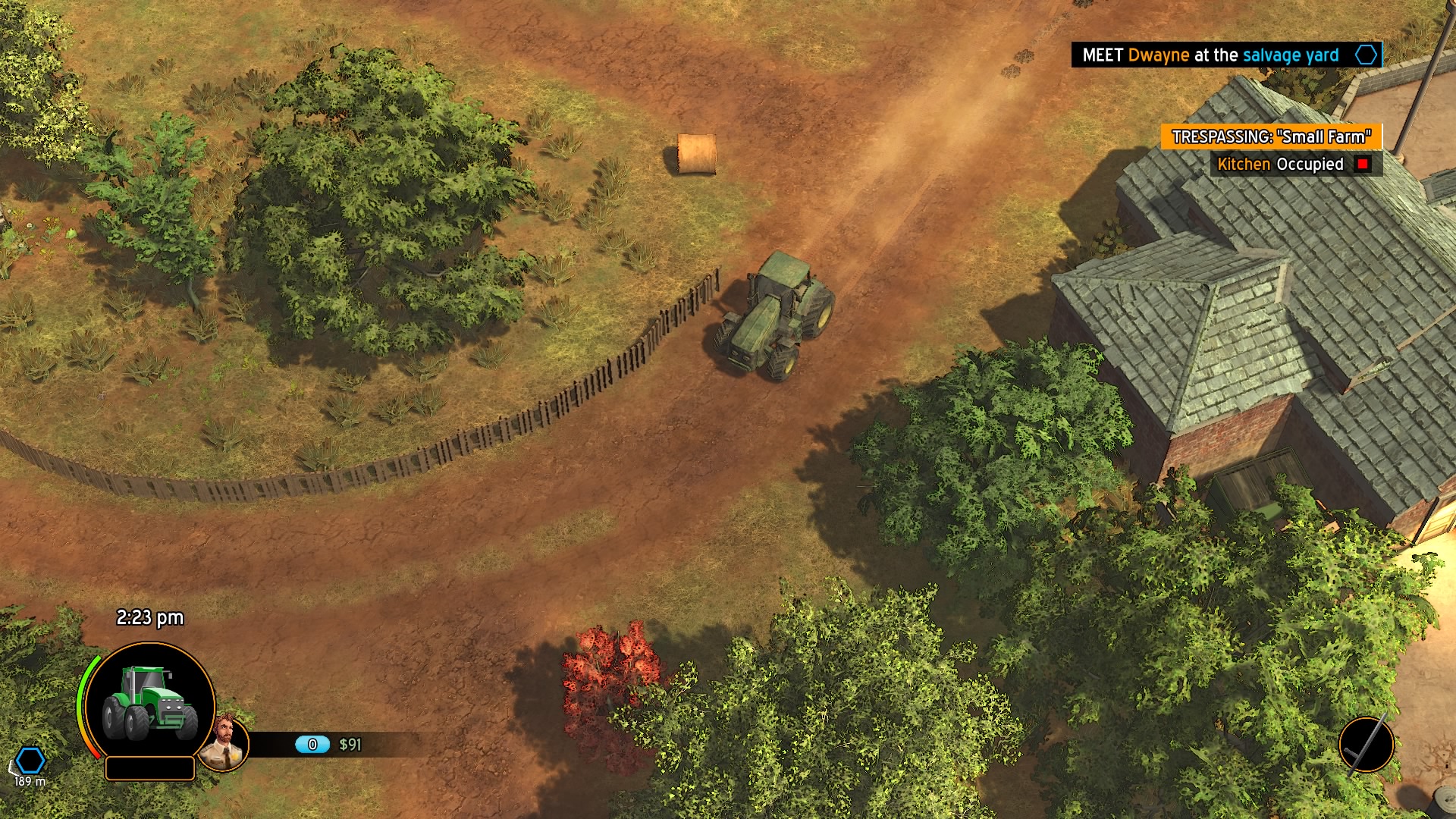The height and width of the screenshot is (819, 1456).
Task: Click the Trespassing Small Farm notice
Action: tap(1271, 137)
